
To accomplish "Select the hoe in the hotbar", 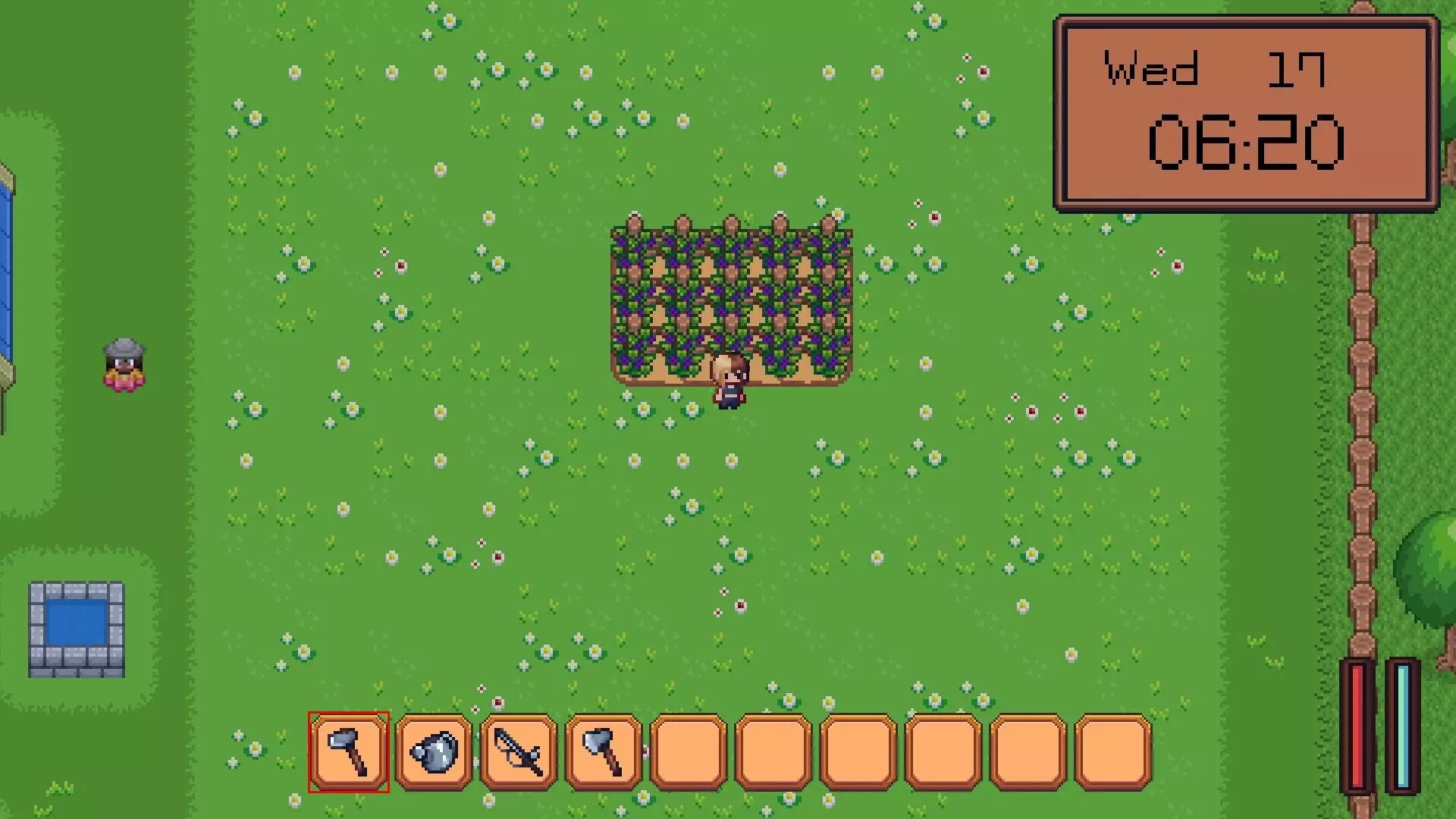I will point(348,752).
